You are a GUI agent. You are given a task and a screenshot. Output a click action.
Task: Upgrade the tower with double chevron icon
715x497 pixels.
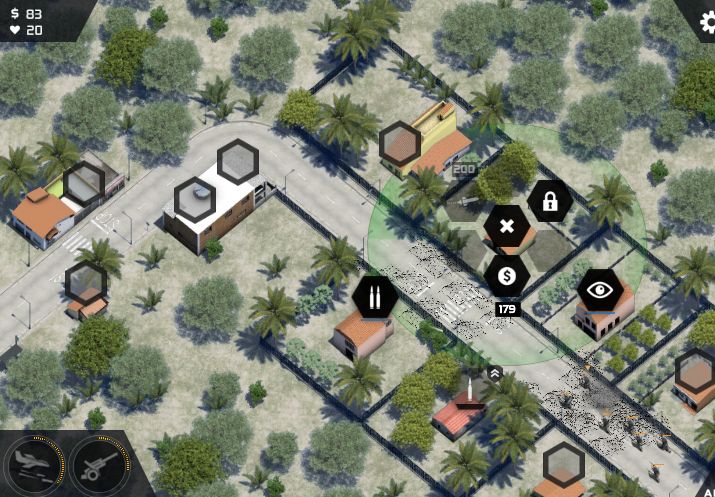(494, 372)
